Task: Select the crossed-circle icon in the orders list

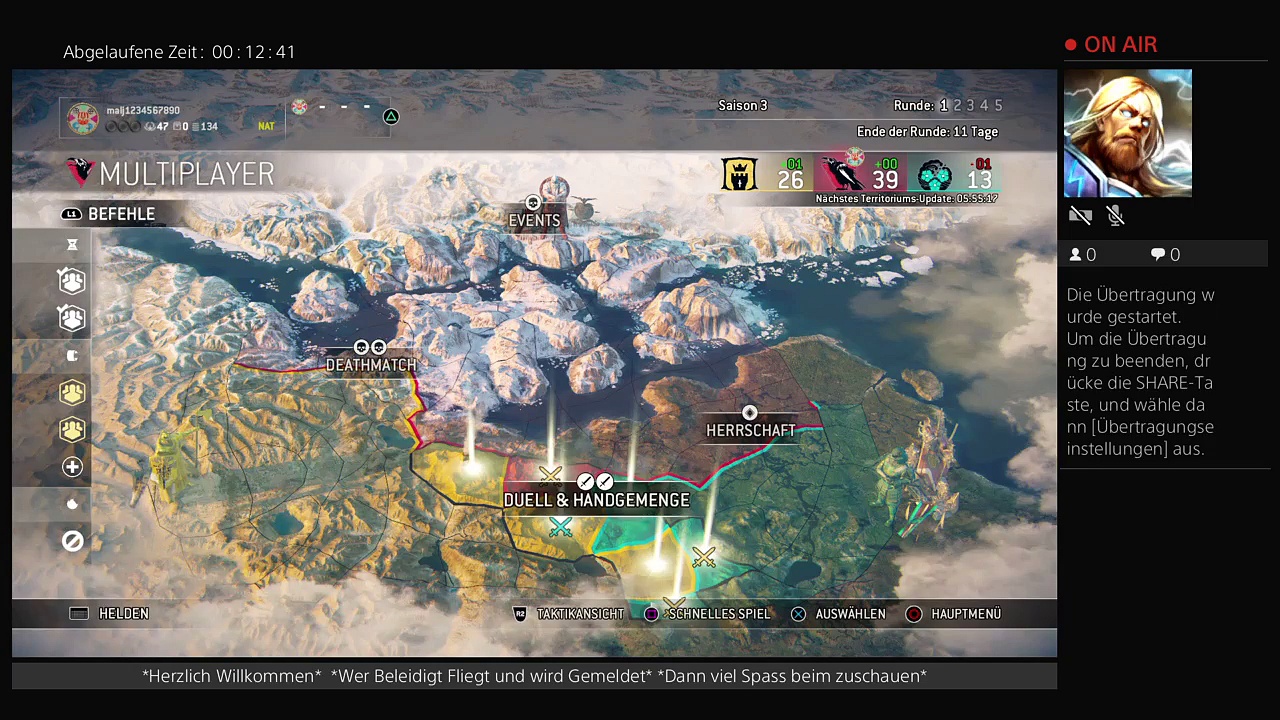Action: 72,541
